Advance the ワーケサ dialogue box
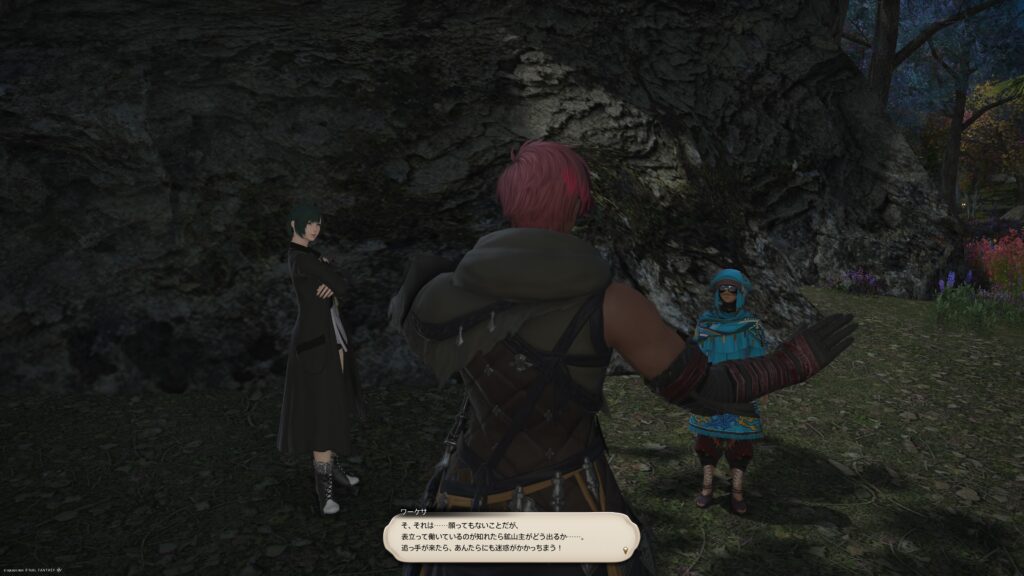This screenshot has width=1024, height=576. pyautogui.click(x=509, y=536)
